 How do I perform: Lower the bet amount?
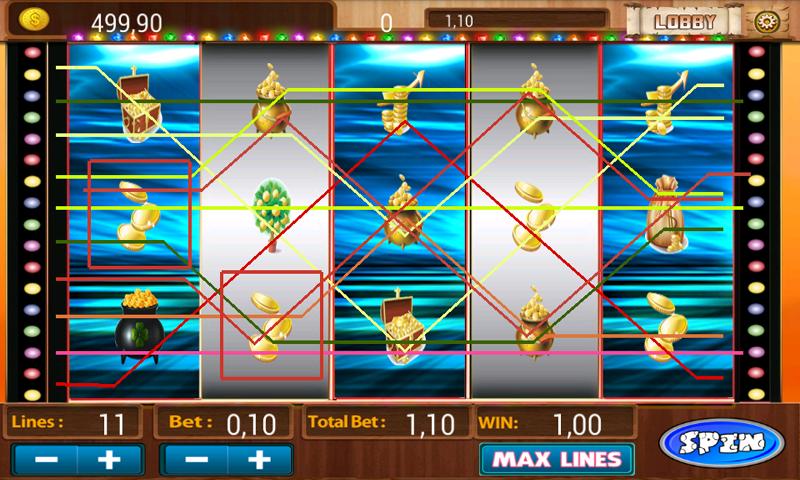point(196,460)
